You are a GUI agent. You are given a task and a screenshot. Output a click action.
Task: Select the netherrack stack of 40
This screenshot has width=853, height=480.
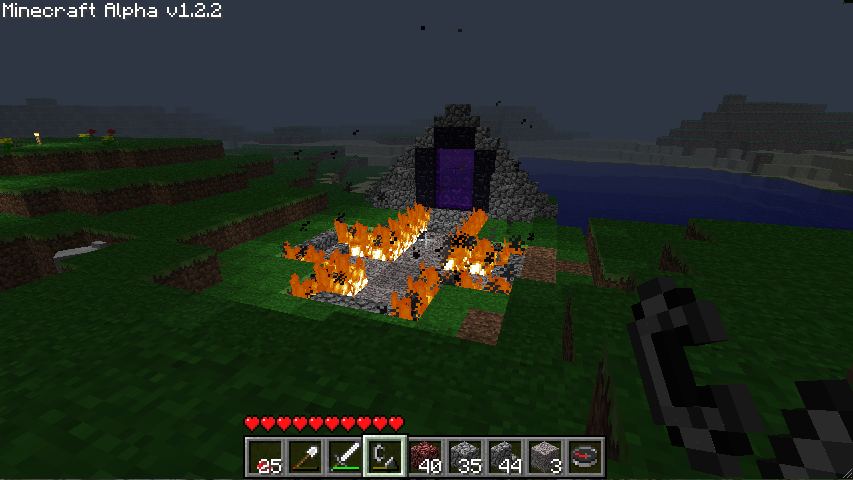[425, 457]
